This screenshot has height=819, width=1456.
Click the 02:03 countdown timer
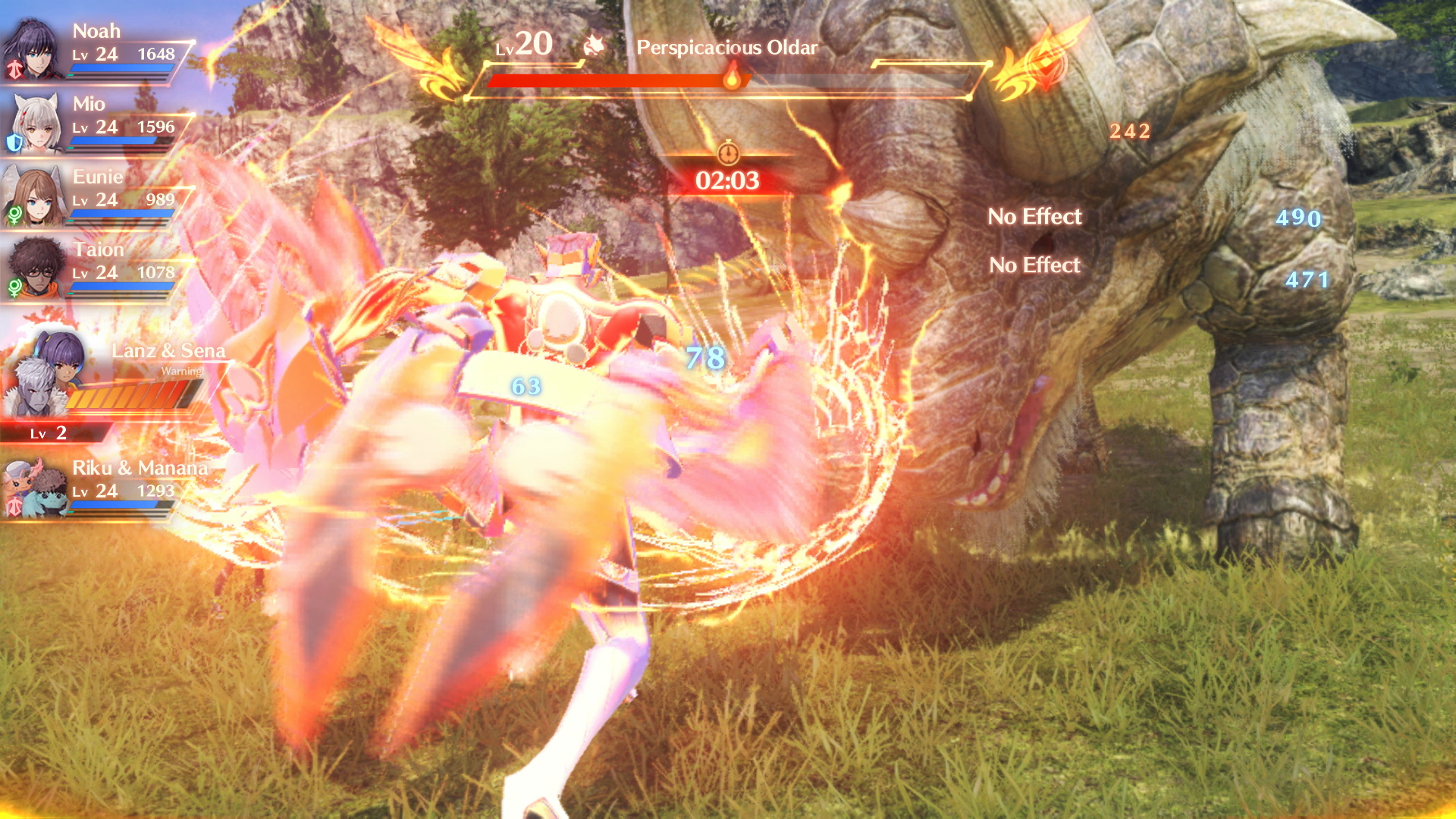[x=730, y=182]
